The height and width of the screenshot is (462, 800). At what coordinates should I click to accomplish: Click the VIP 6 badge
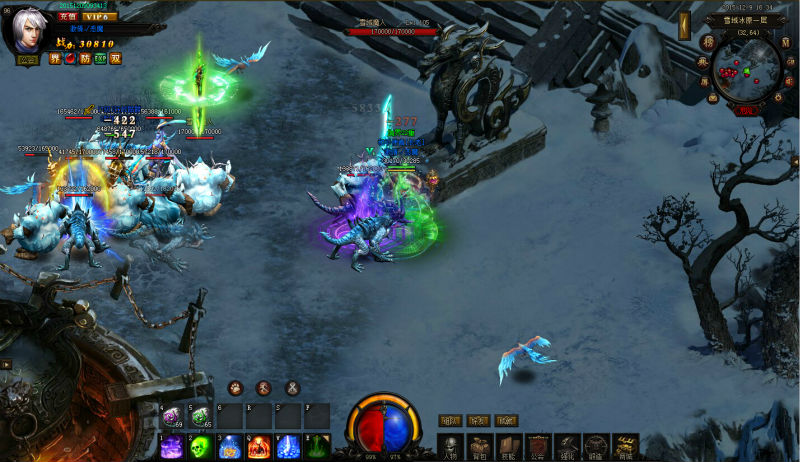[x=98, y=17]
